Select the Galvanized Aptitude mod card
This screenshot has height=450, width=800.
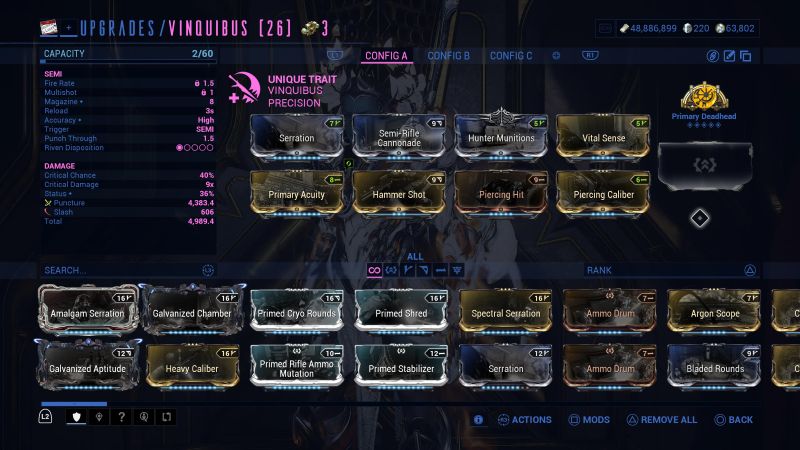click(x=88, y=367)
